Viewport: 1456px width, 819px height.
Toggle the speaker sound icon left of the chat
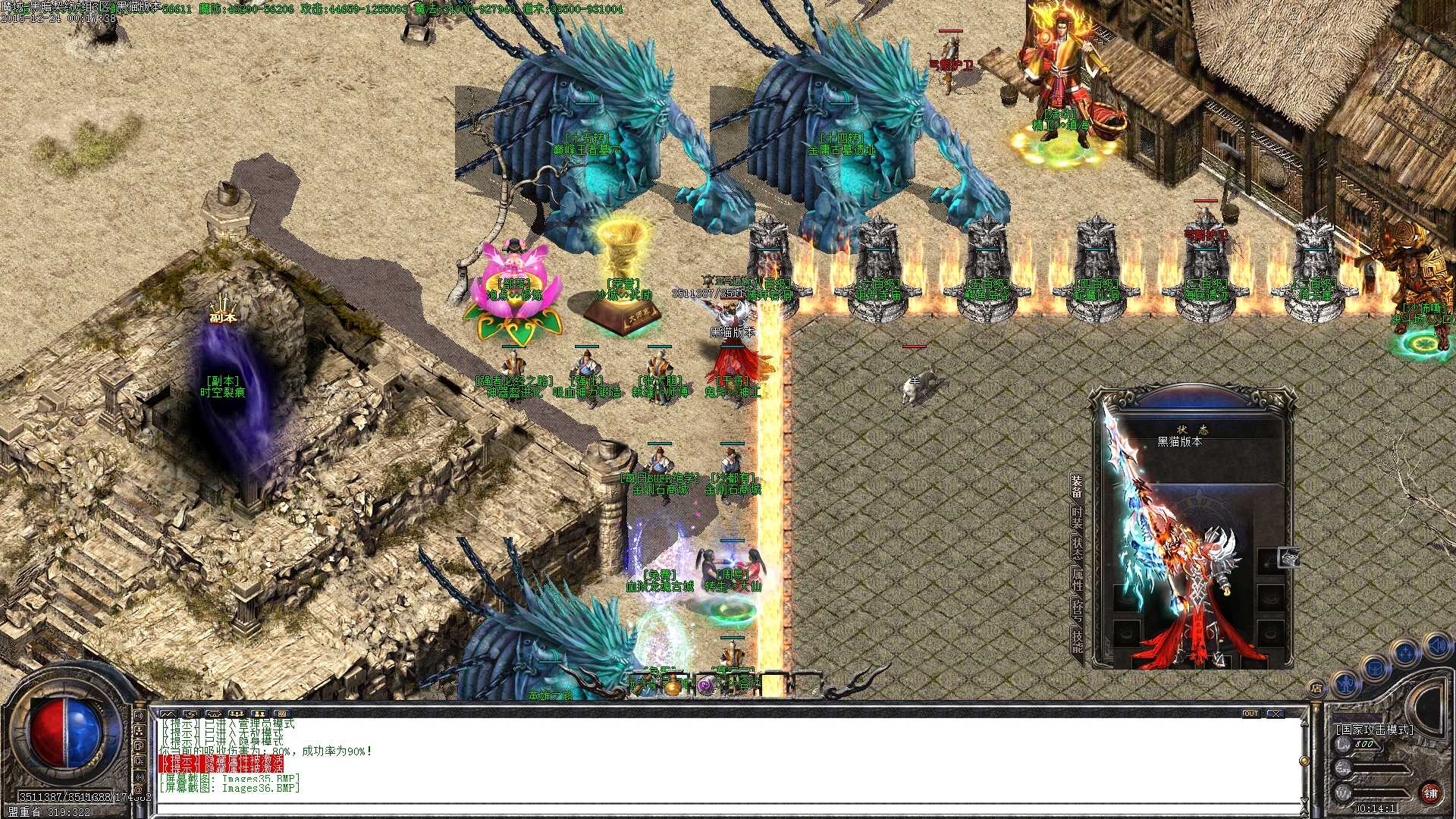[140, 715]
